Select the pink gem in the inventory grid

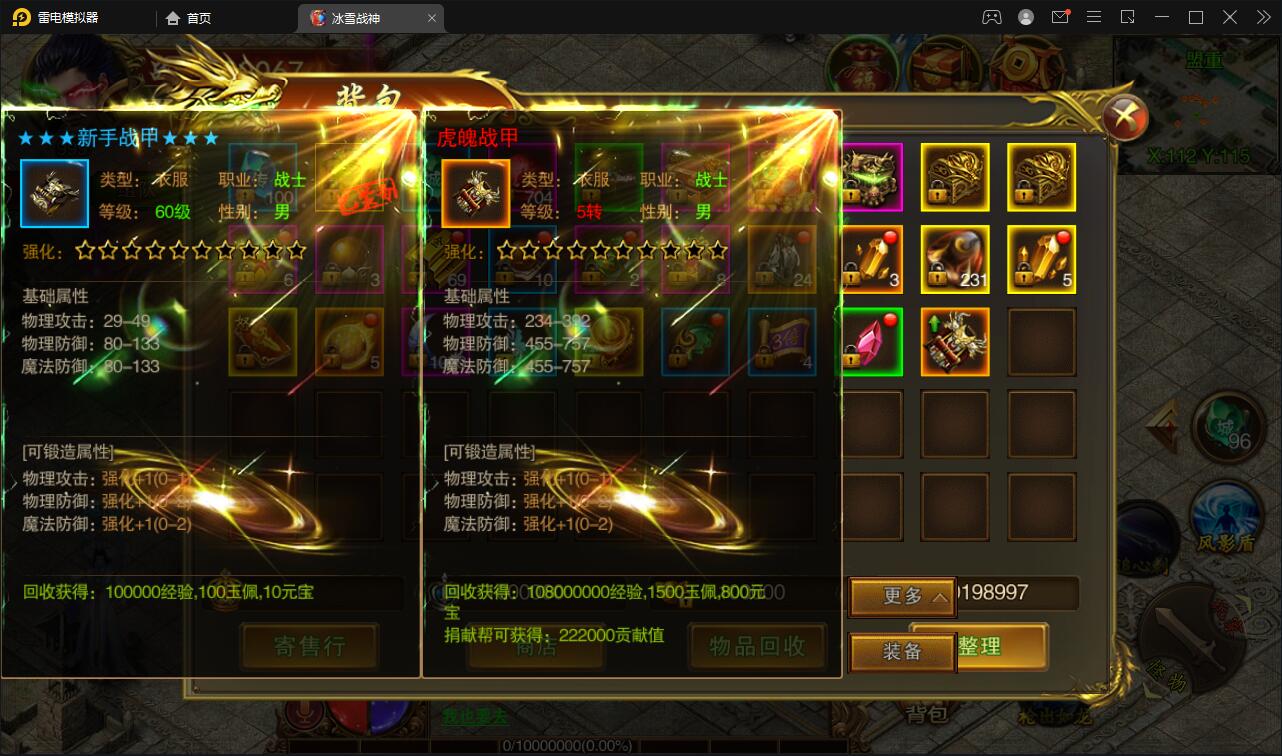[873, 343]
